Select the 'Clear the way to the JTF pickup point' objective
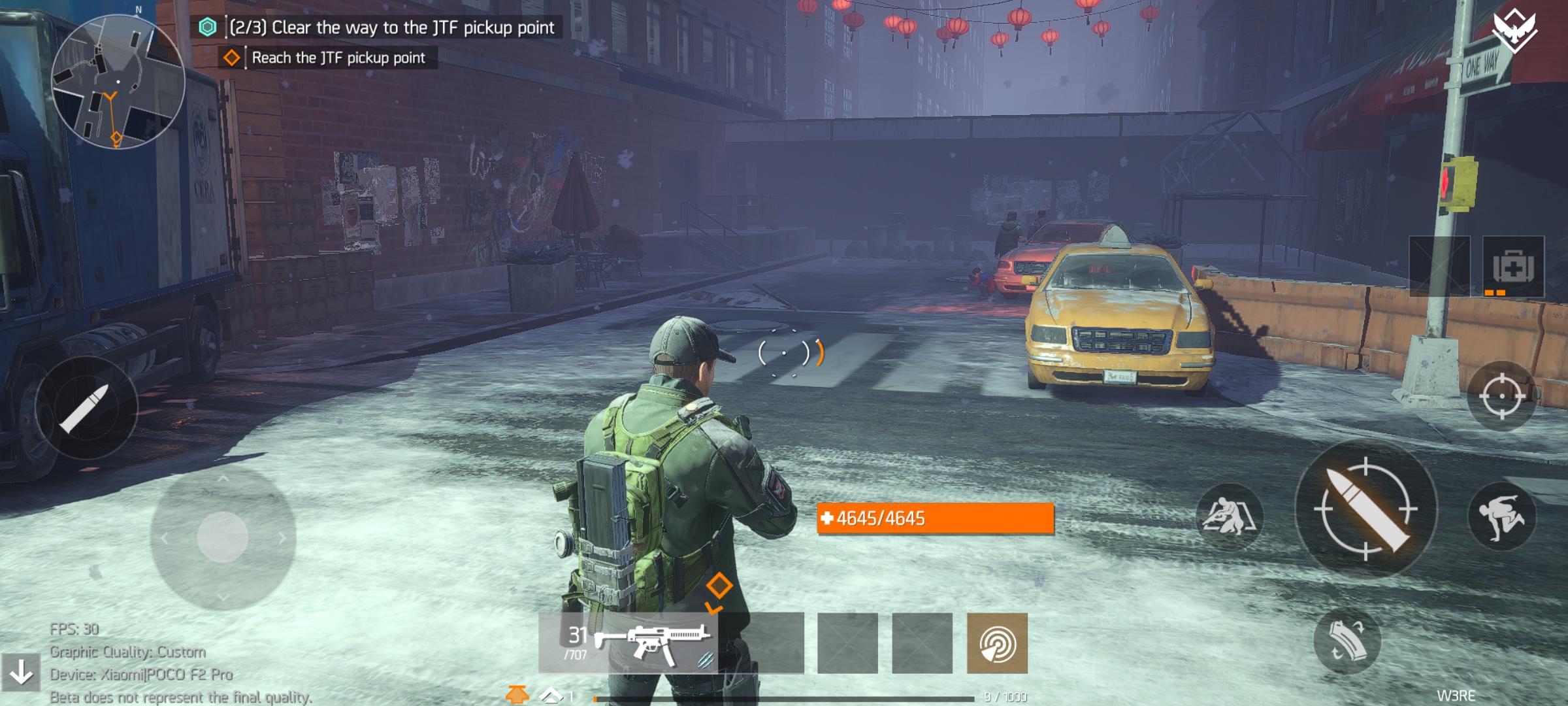This screenshot has width=1568, height=706. [x=391, y=27]
